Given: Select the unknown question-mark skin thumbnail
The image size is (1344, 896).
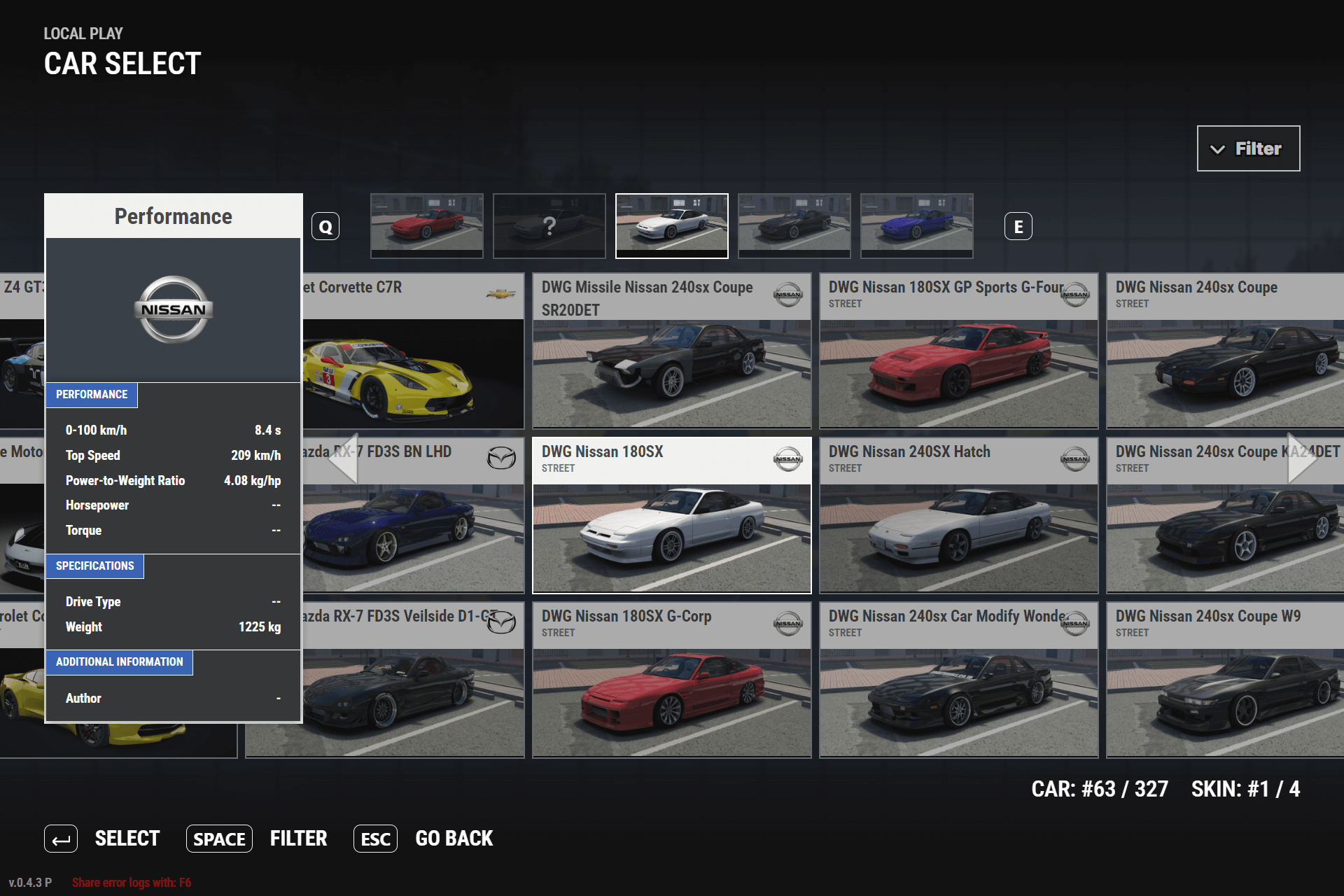Looking at the screenshot, I should click(x=549, y=225).
